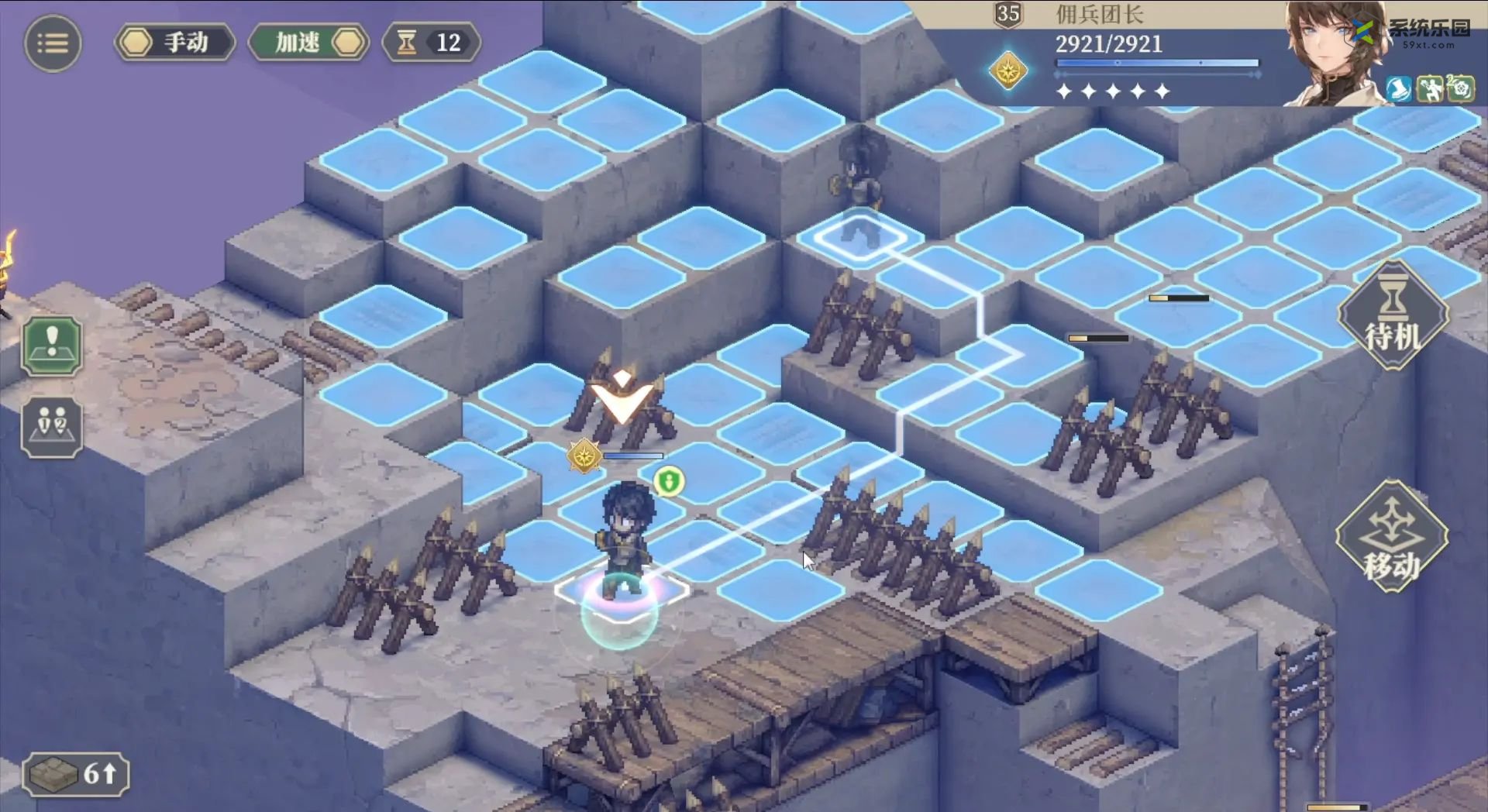This screenshot has width=1488, height=812.
Task: Inspect the green rose skill icon
Action: [1460, 89]
